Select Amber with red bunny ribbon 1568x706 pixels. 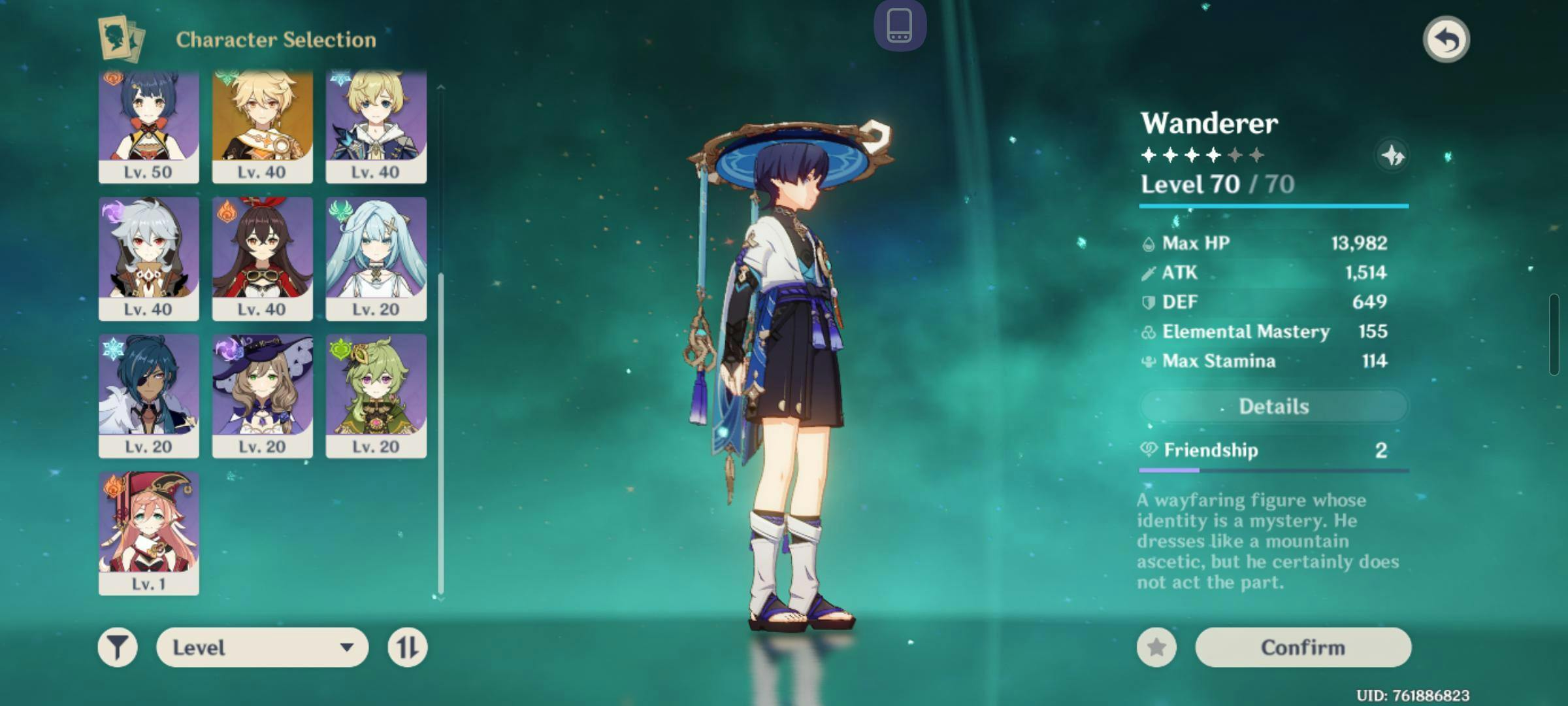262,258
